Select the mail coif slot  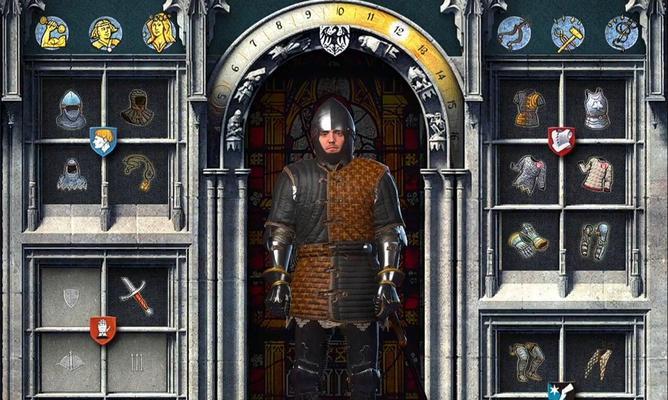(70, 174)
